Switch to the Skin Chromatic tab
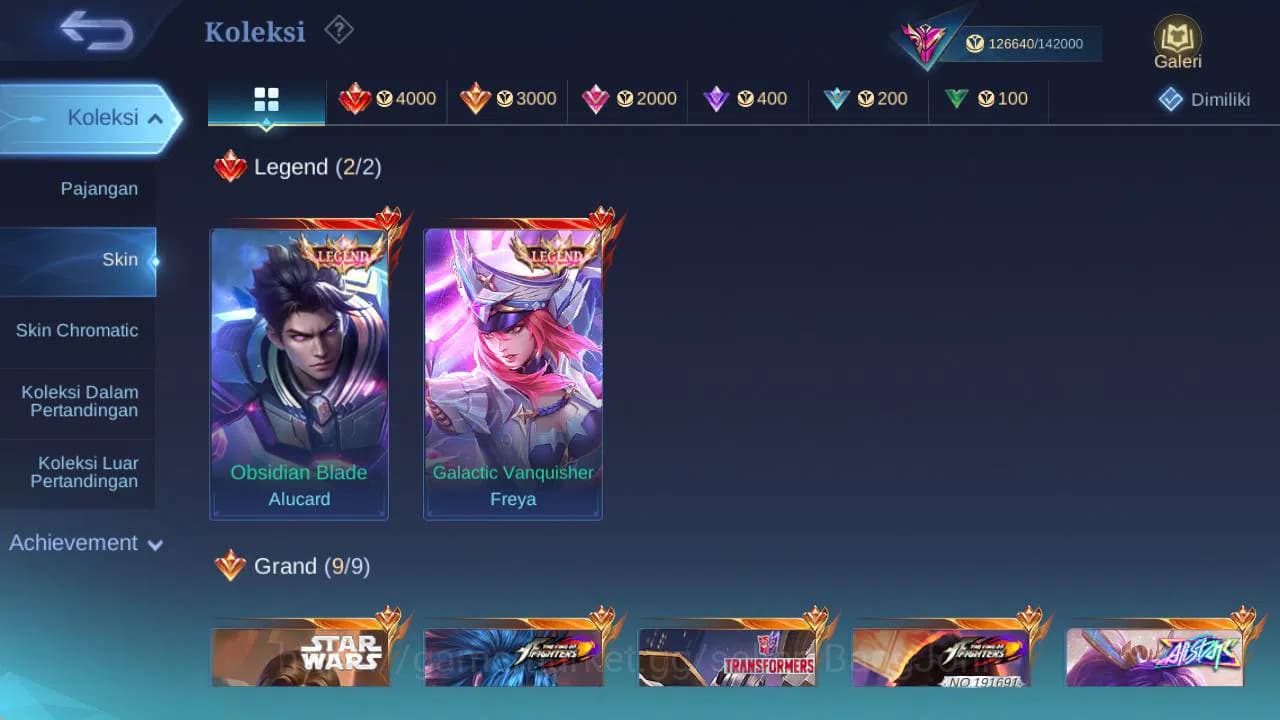Viewport: 1280px width, 720px height. click(x=78, y=330)
